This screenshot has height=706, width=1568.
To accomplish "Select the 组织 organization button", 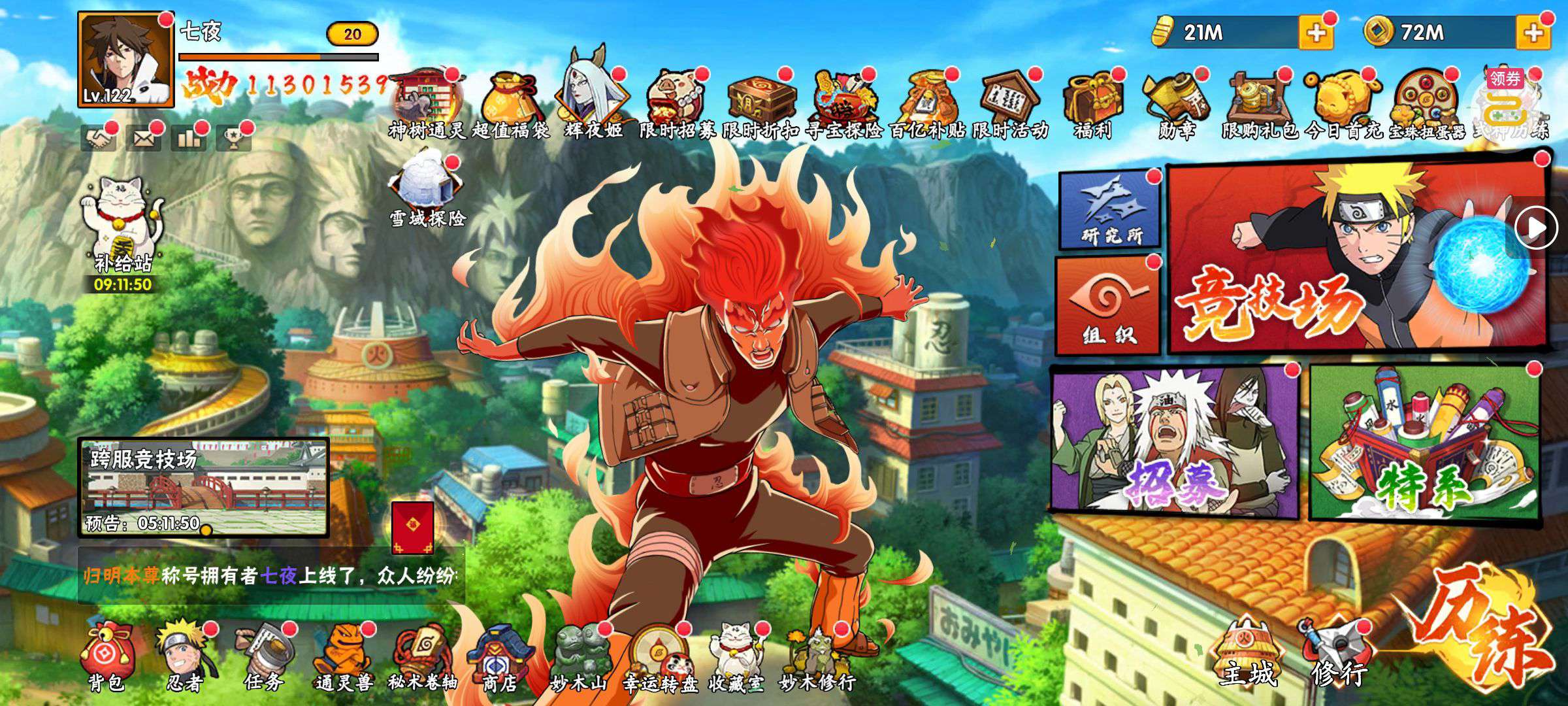I will [1108, 305].
